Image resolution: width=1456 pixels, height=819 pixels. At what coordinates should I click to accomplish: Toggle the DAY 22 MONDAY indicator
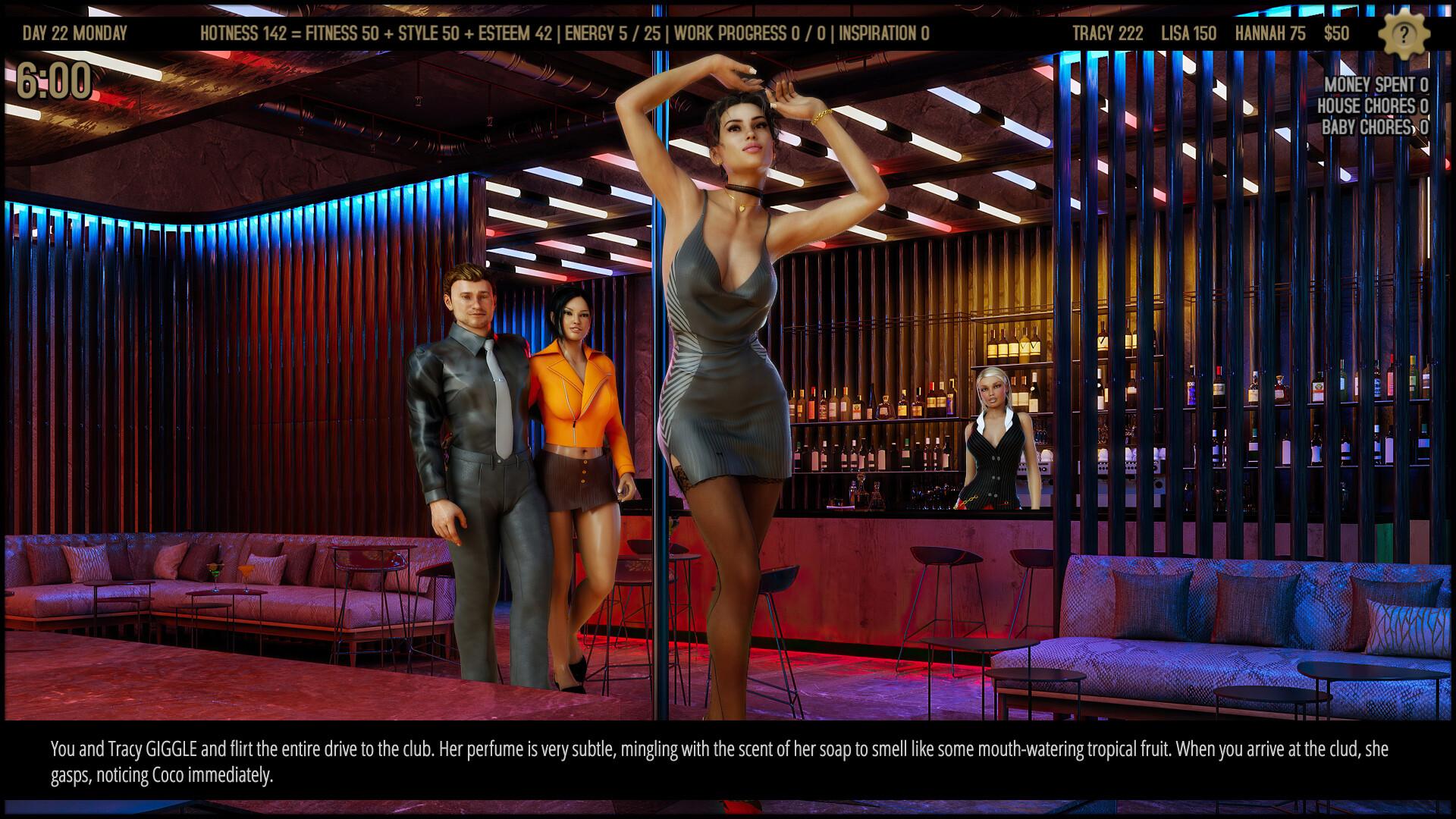(x=77, y=33)
